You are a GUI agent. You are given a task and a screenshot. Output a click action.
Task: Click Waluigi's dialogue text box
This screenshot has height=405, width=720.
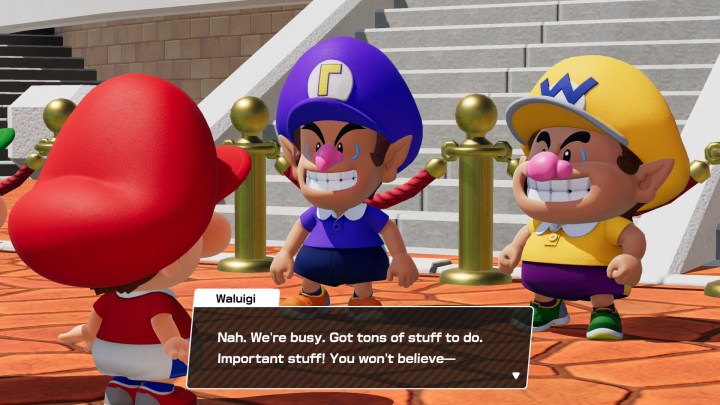[358, 347]
